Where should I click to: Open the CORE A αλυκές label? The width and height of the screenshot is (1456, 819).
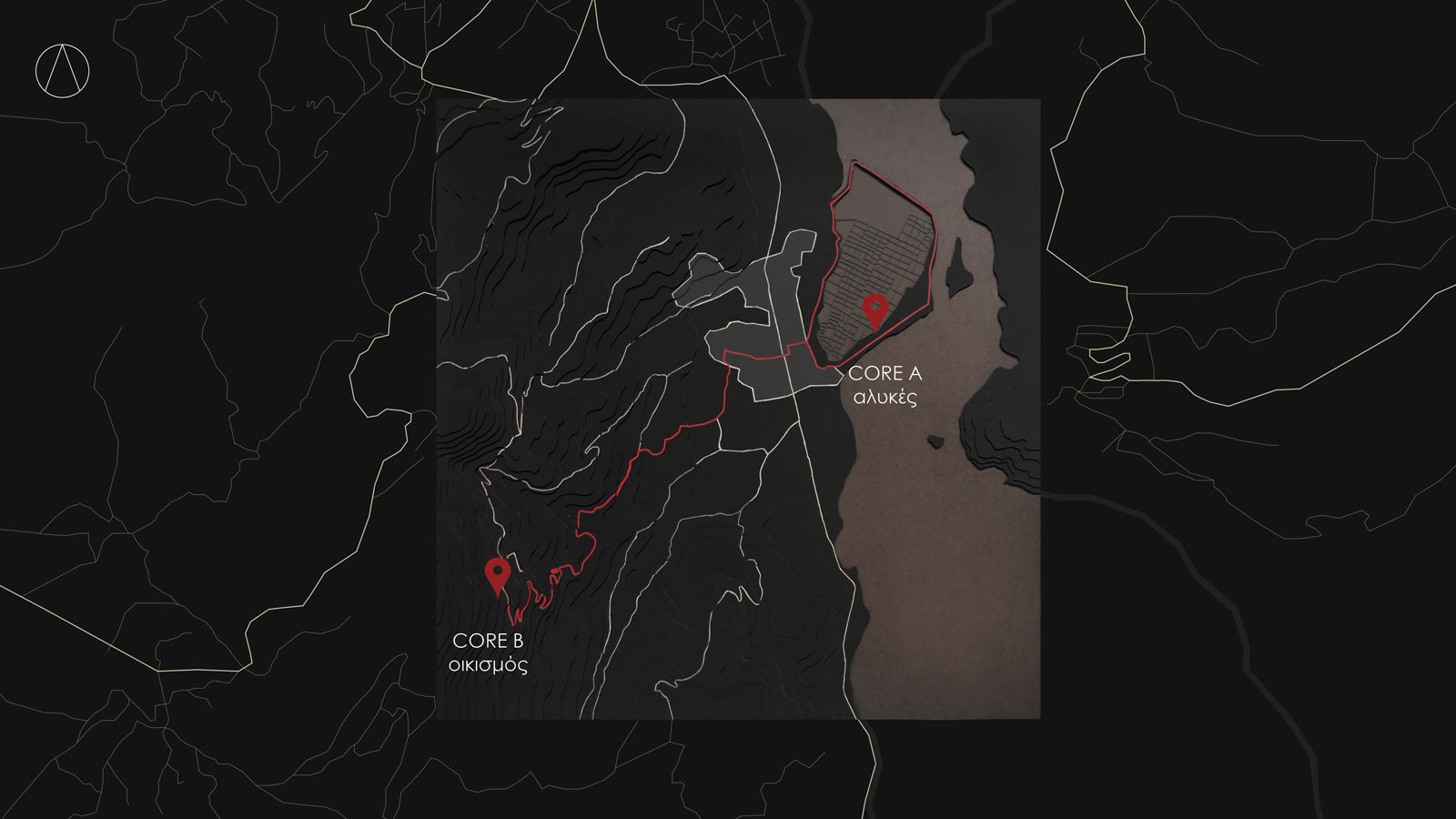pyautogui.click(x=885, y=385)
